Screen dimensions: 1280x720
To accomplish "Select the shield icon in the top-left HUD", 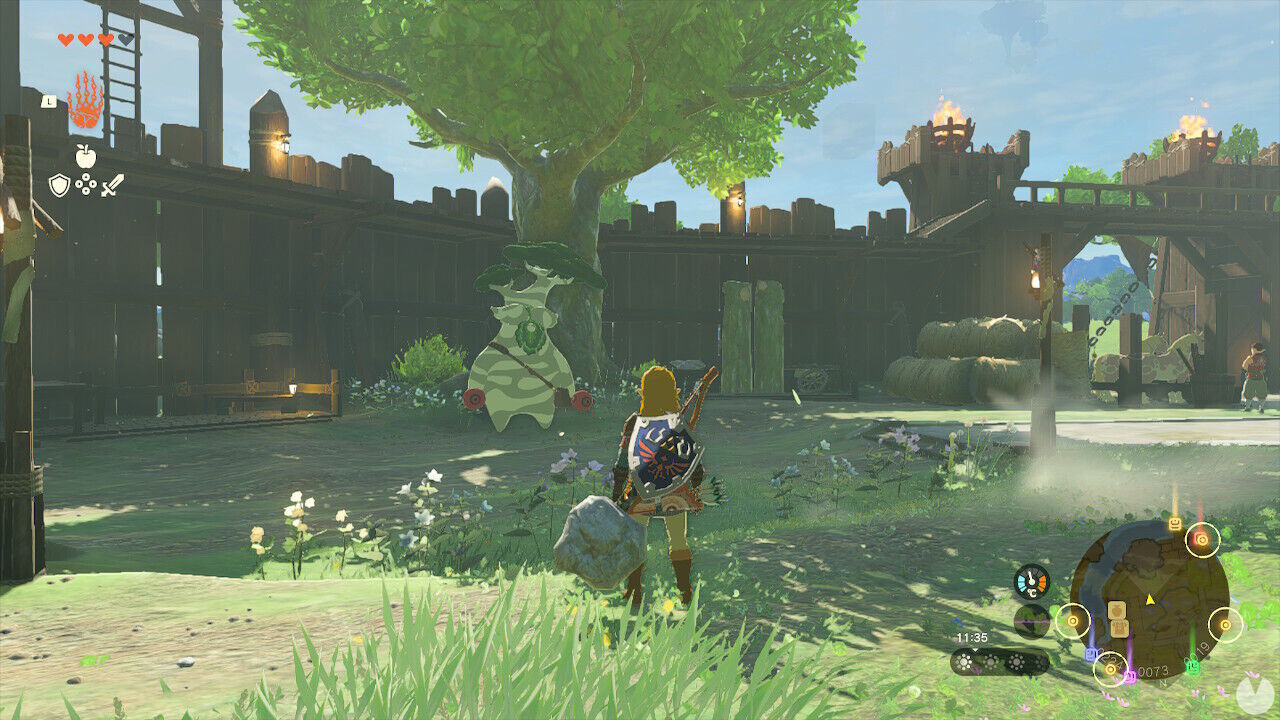I will click(x=59, y=183).
